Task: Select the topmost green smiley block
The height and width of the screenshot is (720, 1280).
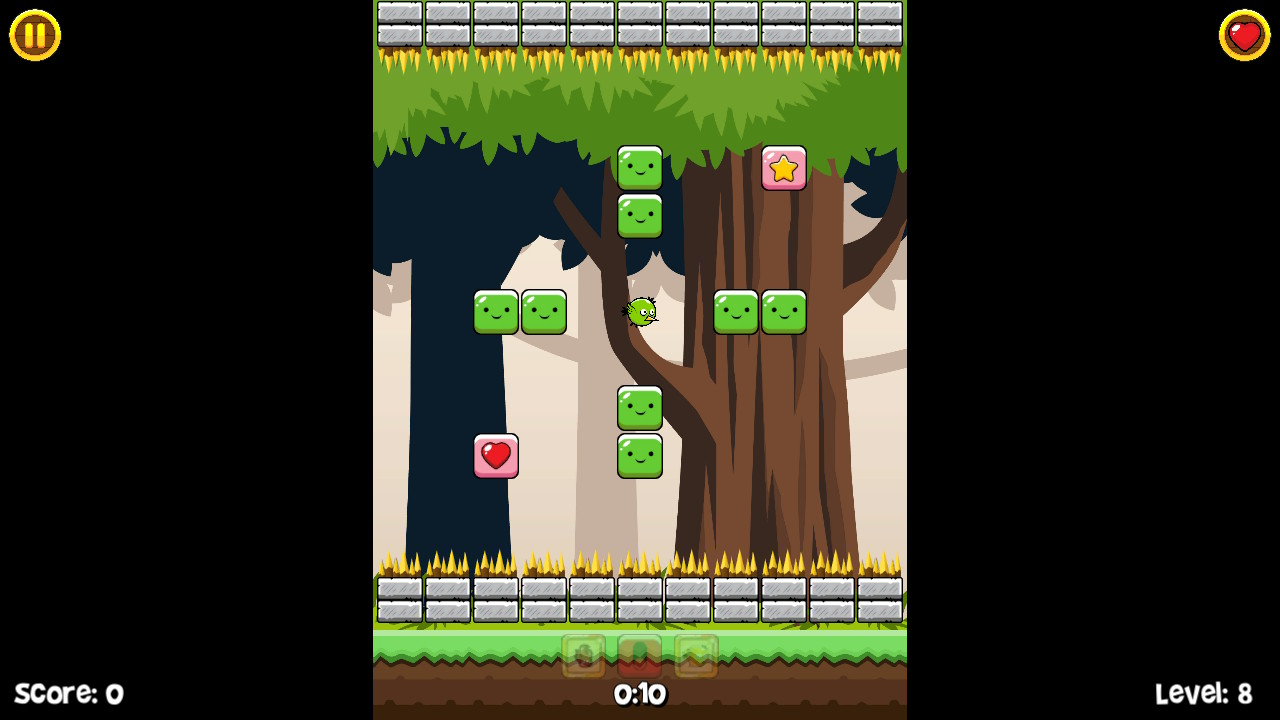Action: point(640,166)
